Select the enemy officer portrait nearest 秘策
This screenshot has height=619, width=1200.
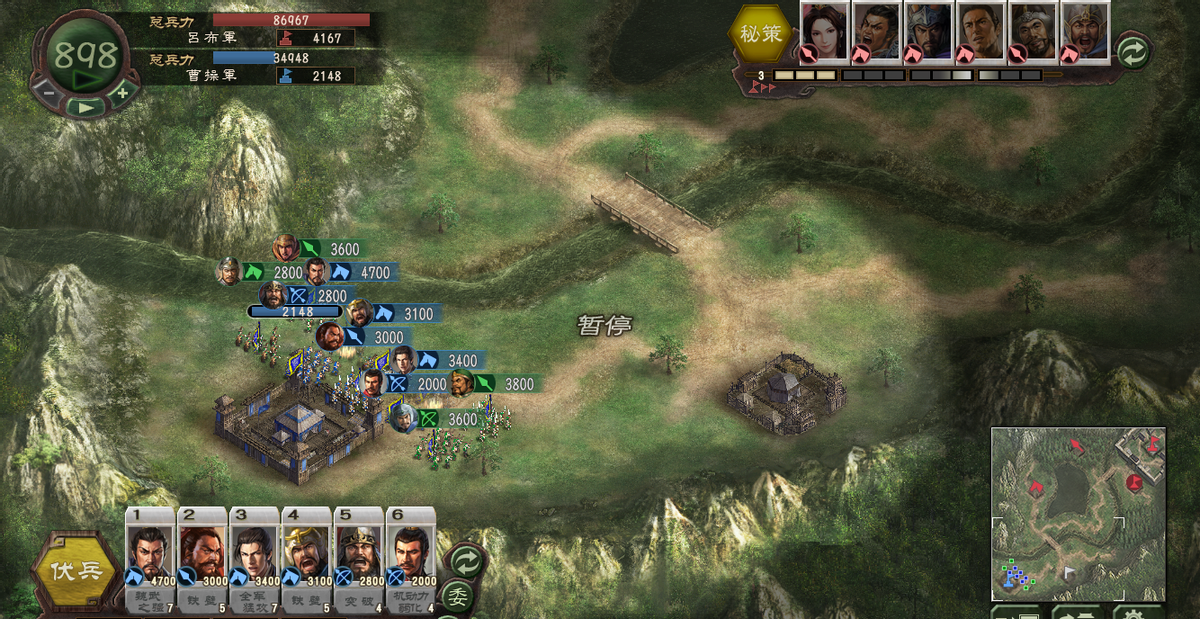(x=824, y=32)
